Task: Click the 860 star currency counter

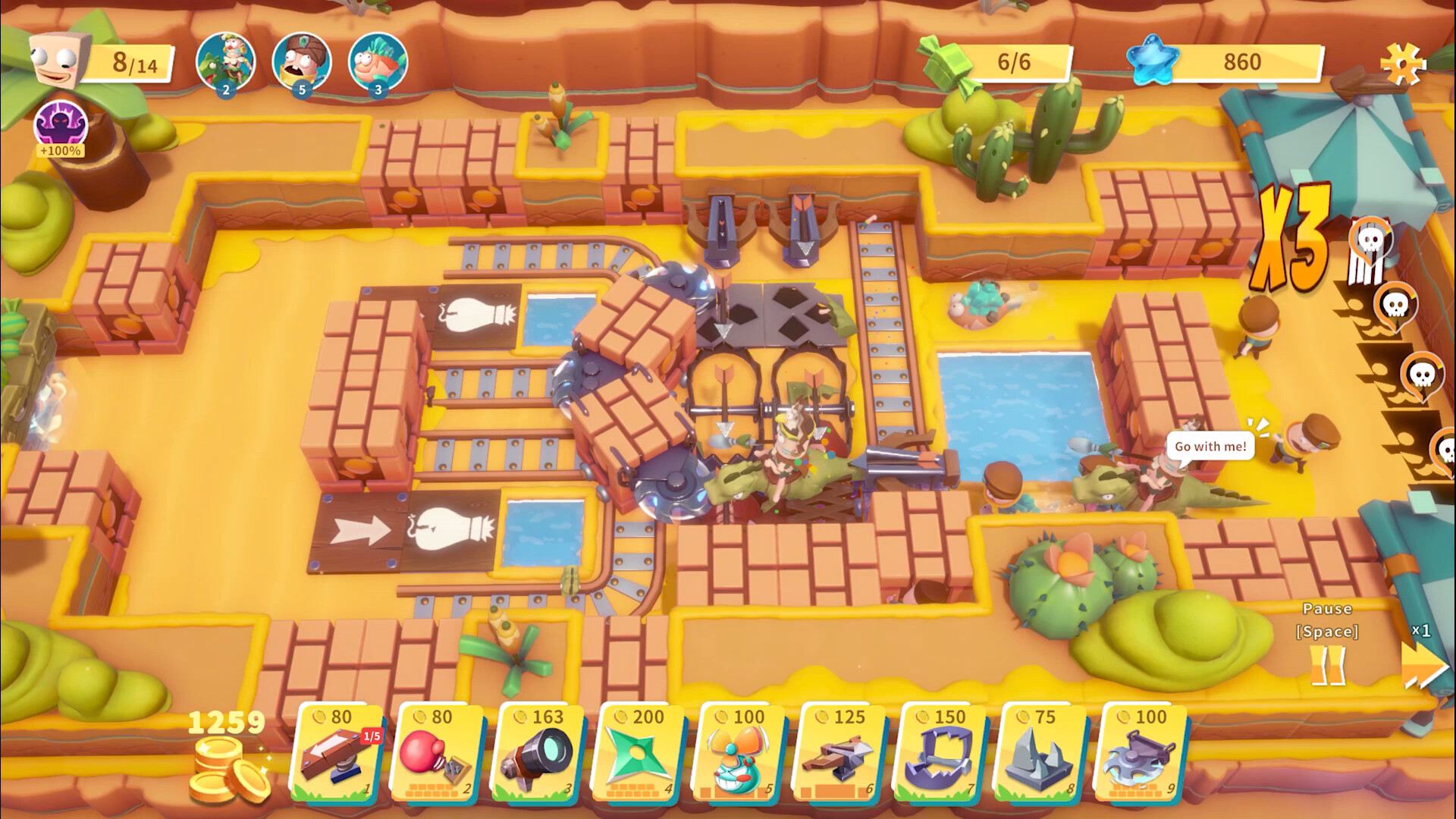Action: (x=1245, y=63)
